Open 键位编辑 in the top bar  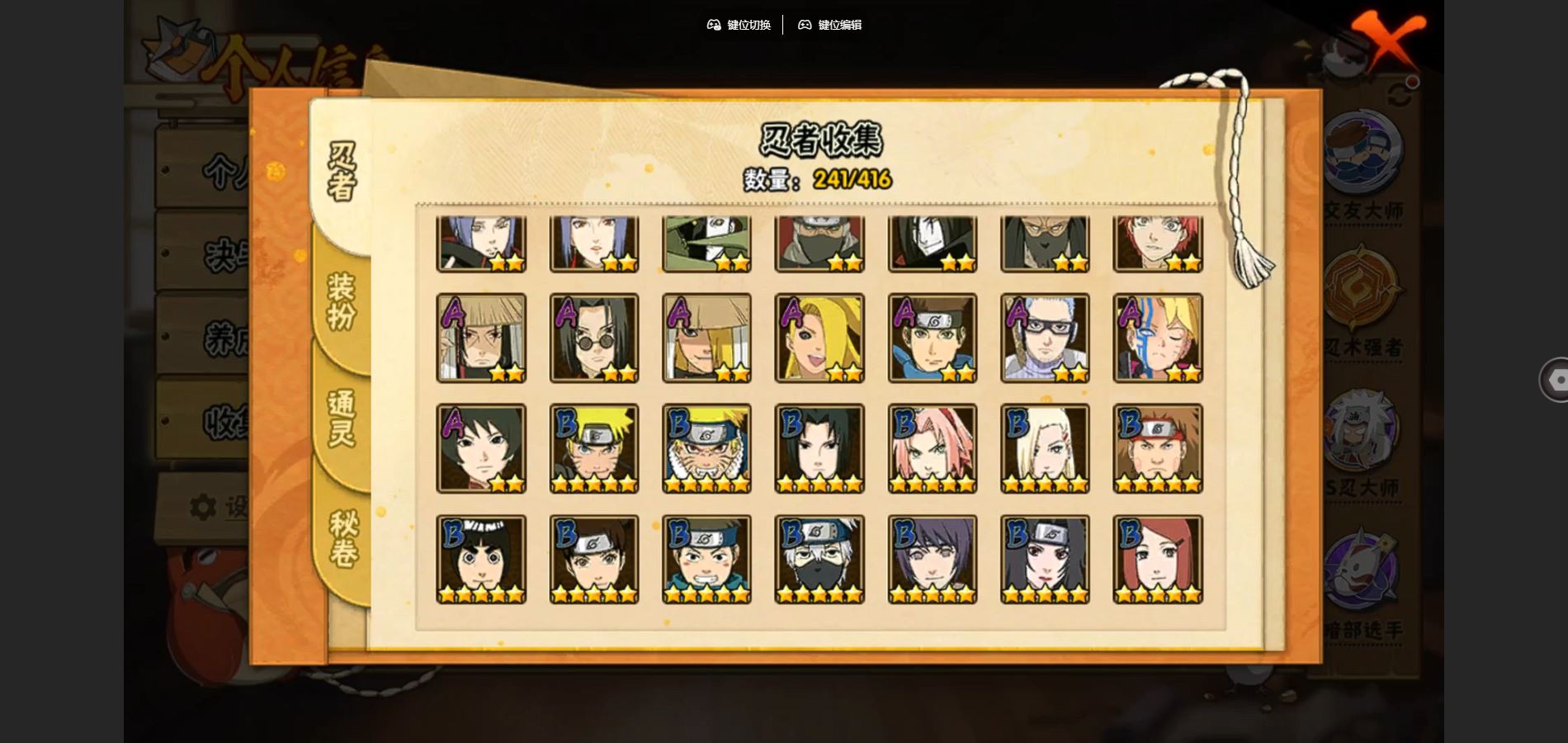click(829, 25)
